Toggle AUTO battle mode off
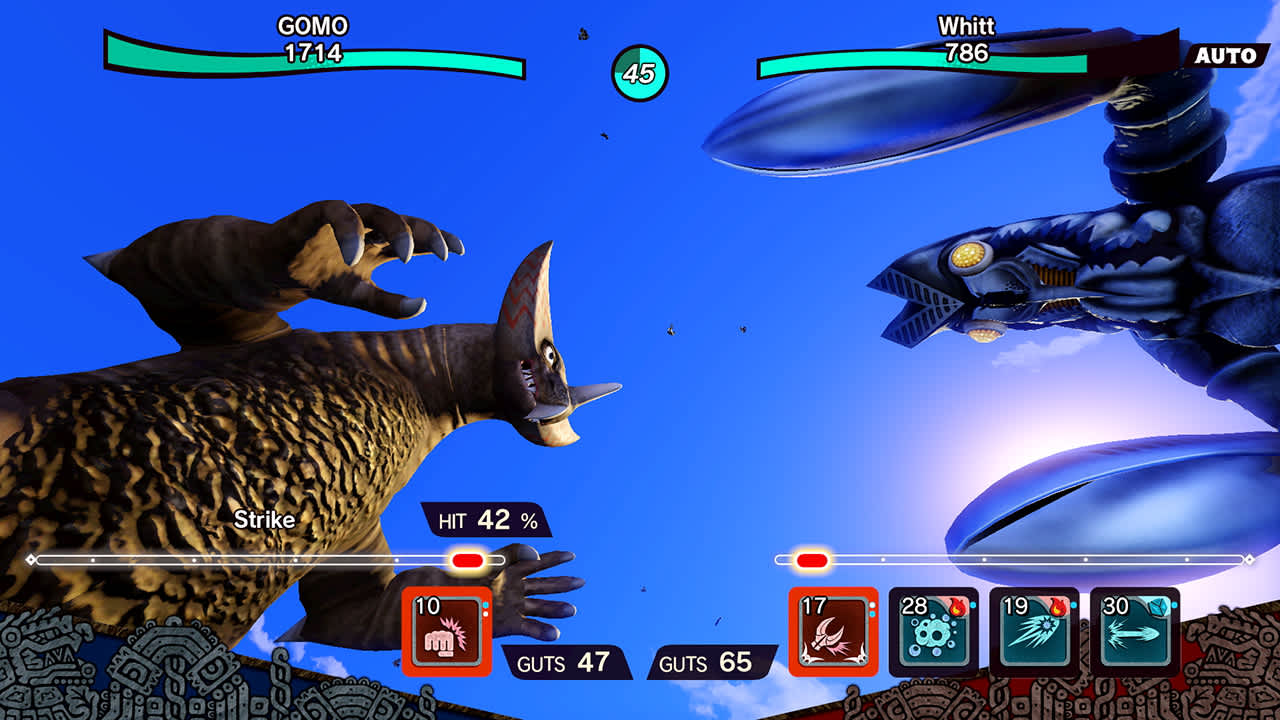 [x=1225, y=57]
